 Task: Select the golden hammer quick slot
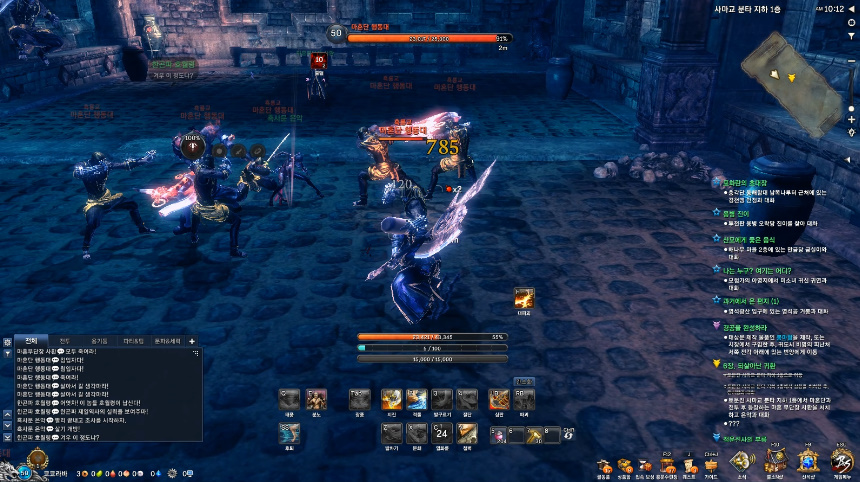coord(536,434)
